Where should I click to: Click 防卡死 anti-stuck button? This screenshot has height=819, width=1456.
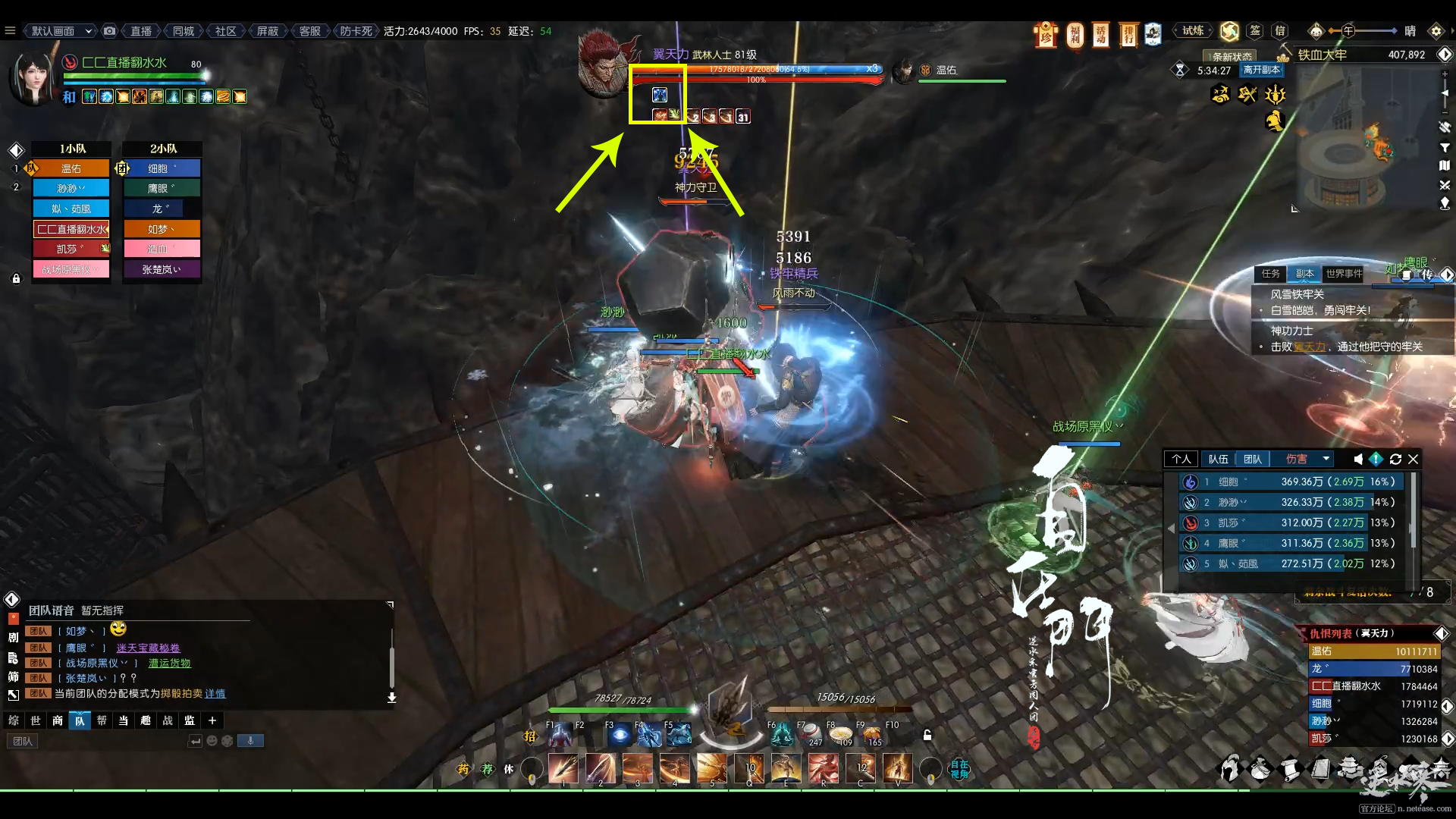click(356, 31)
